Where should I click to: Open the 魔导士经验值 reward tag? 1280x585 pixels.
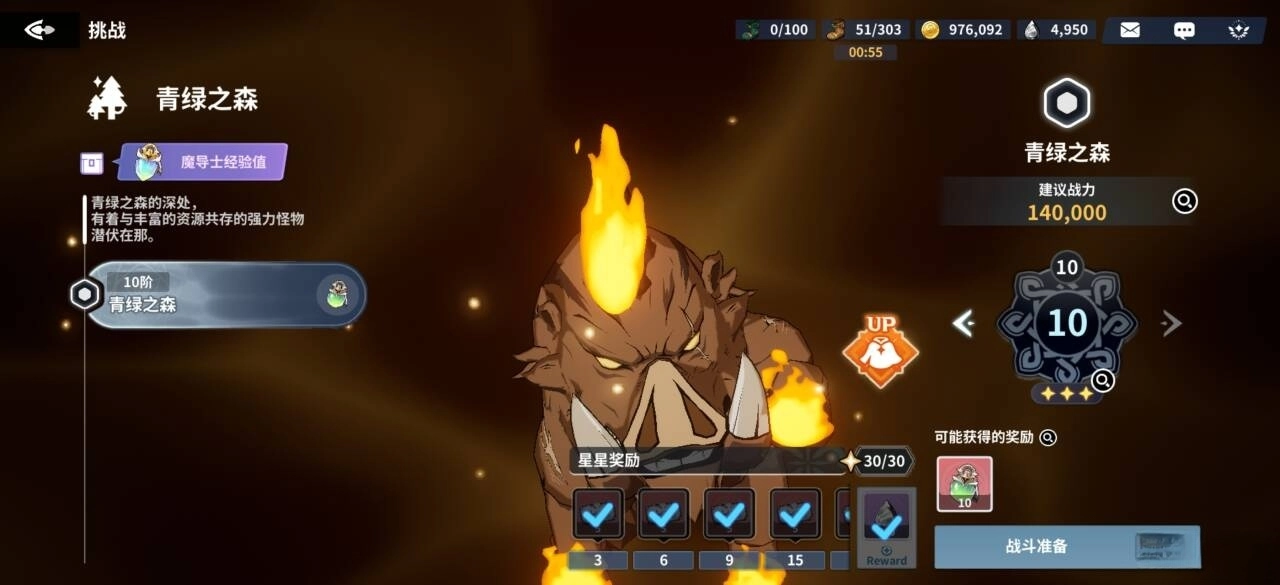coord(203,162)
